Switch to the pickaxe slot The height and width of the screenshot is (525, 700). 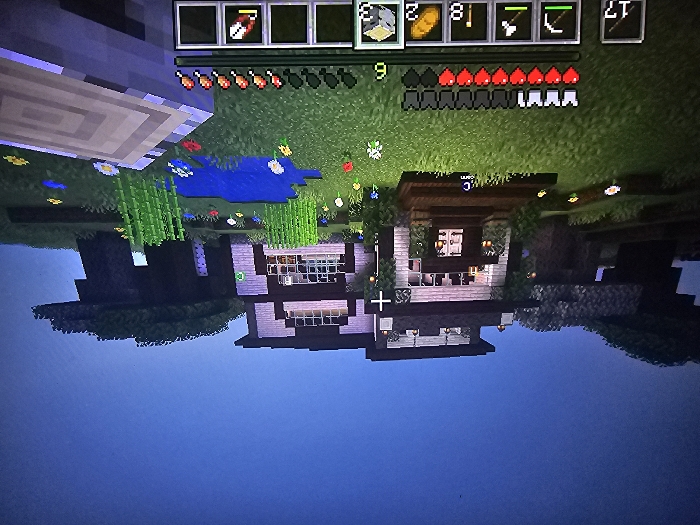click(558, 23)
